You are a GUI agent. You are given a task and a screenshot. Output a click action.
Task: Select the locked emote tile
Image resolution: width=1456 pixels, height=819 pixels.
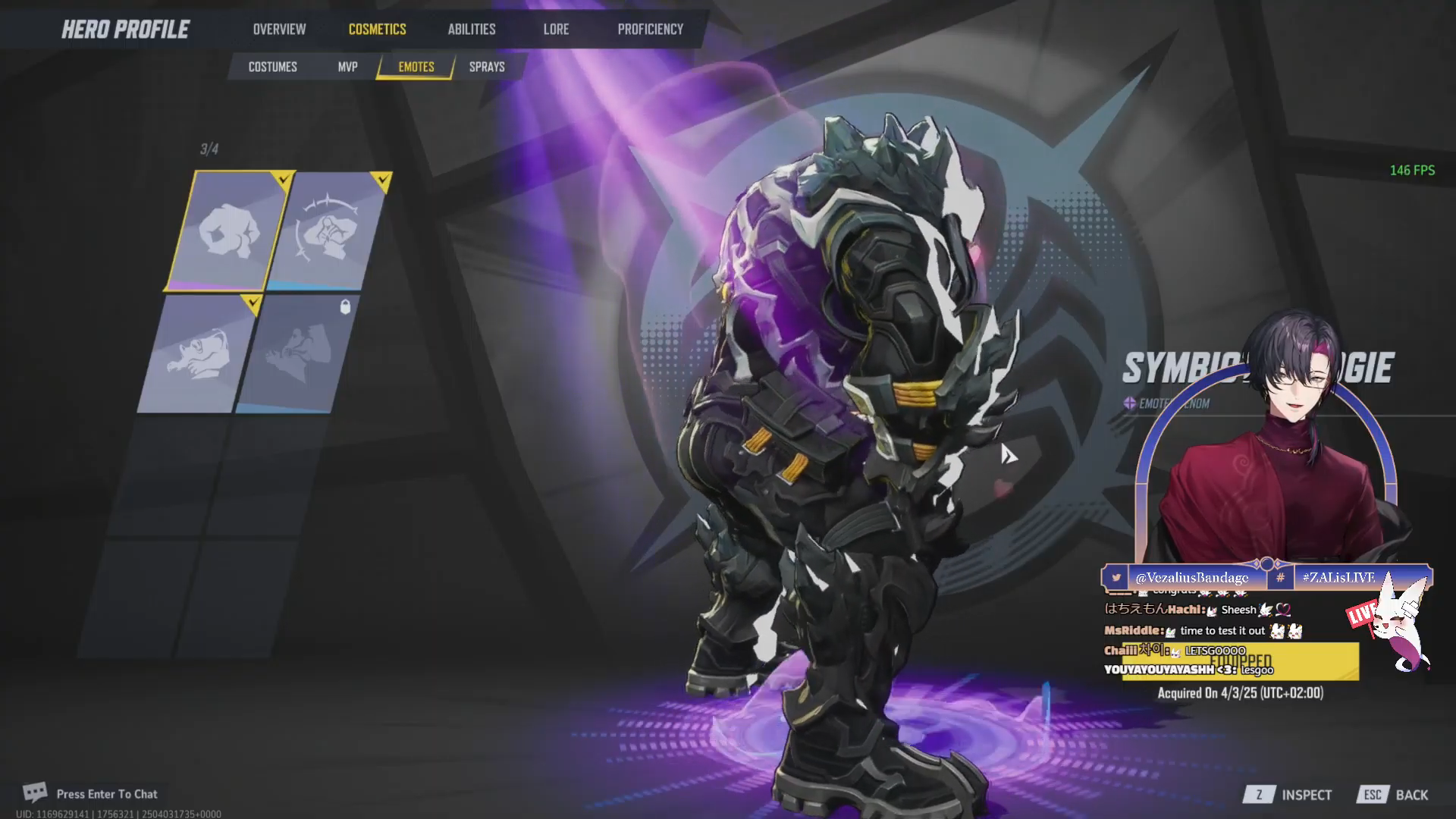coord(300,354)
